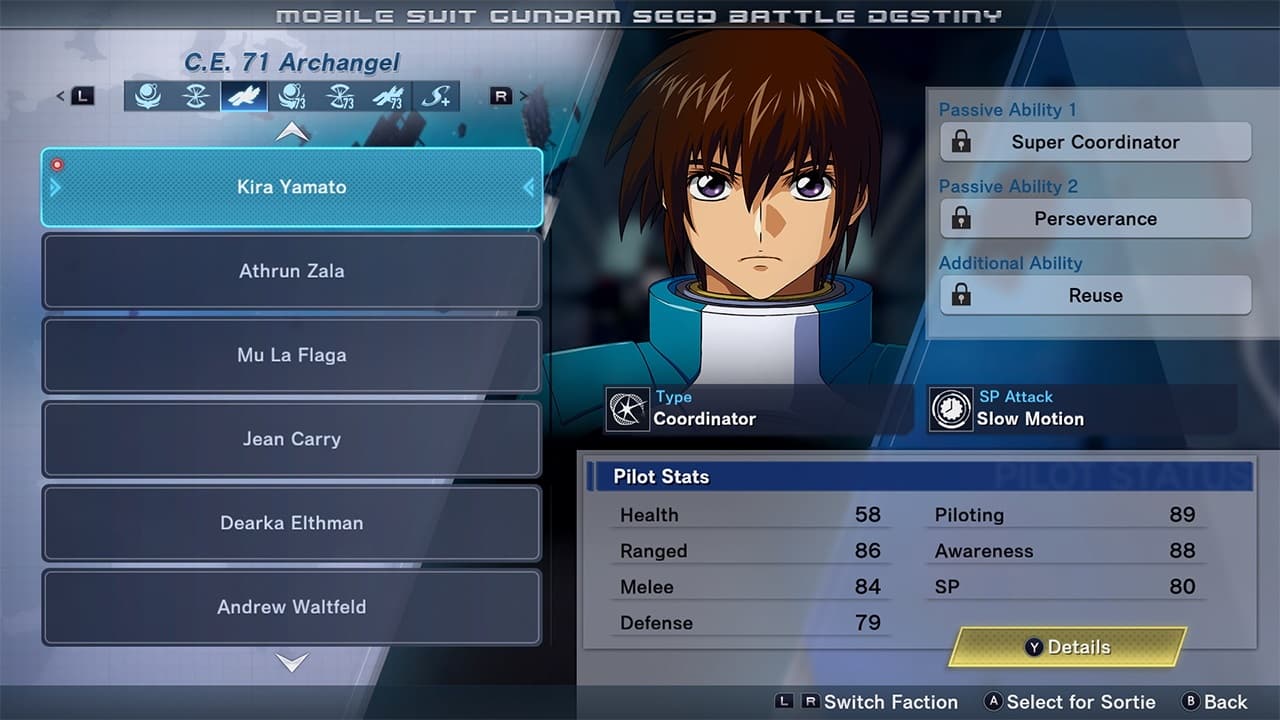The height and width of the screenshot is (720, 1280).
Task: Select the Earth Alliance faction emblem icon
Action: coord(149,96)
